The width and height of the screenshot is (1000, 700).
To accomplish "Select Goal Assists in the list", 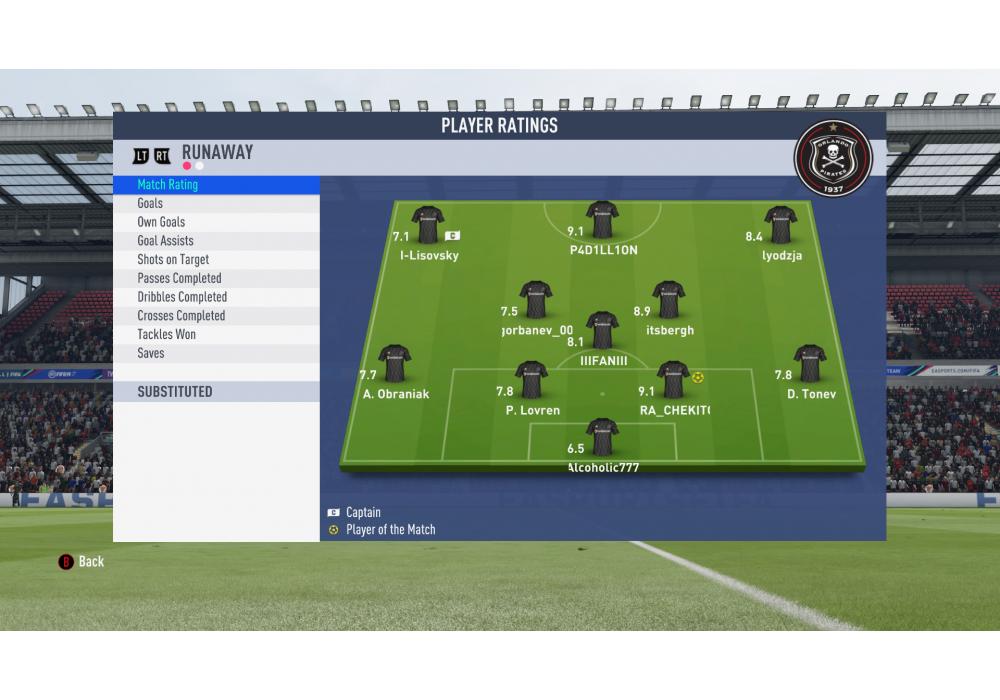I will click(x=165, y=241).
